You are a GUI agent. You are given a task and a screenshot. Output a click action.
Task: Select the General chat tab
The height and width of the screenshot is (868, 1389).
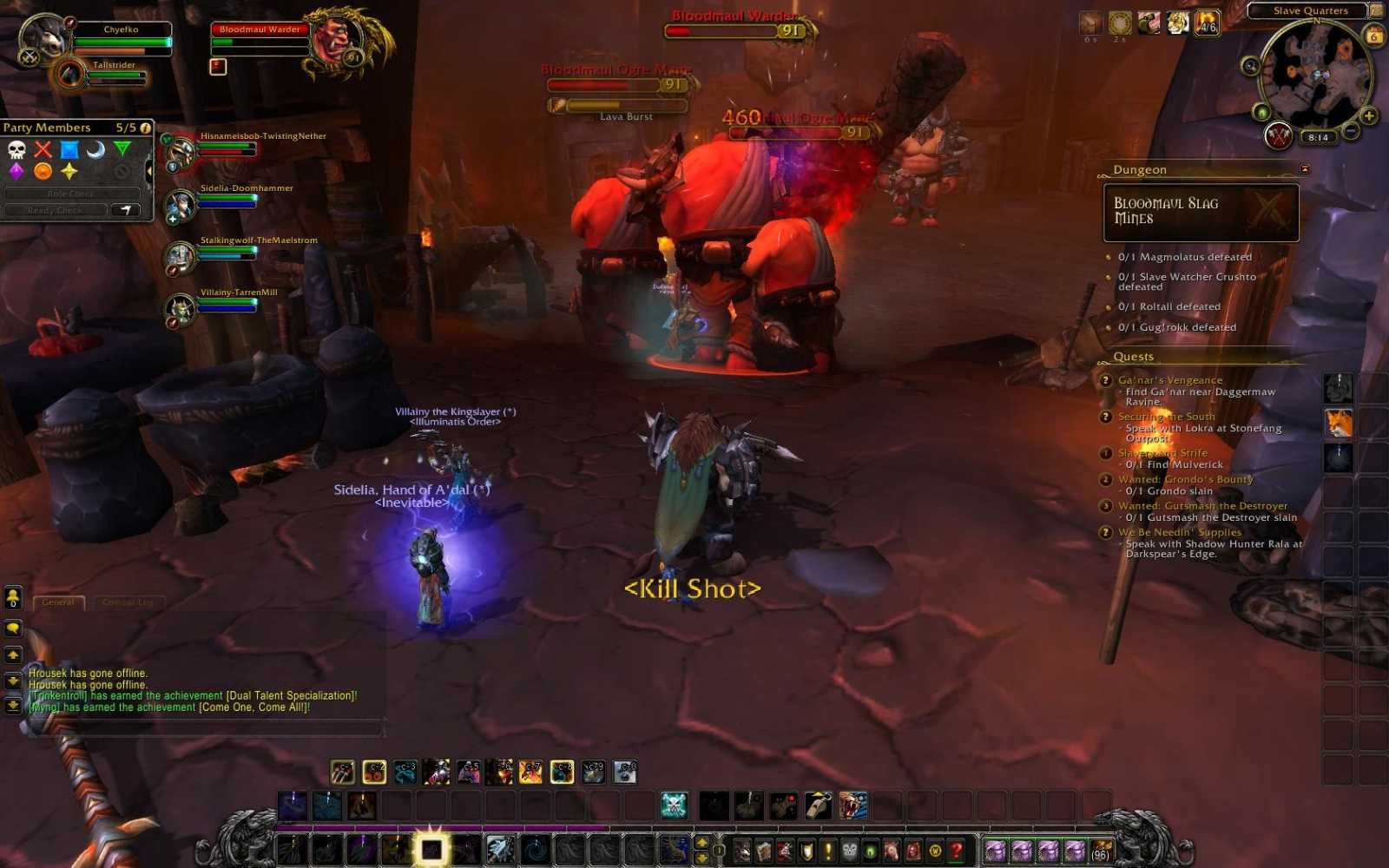pyautogui.click(x=58, y=602)
